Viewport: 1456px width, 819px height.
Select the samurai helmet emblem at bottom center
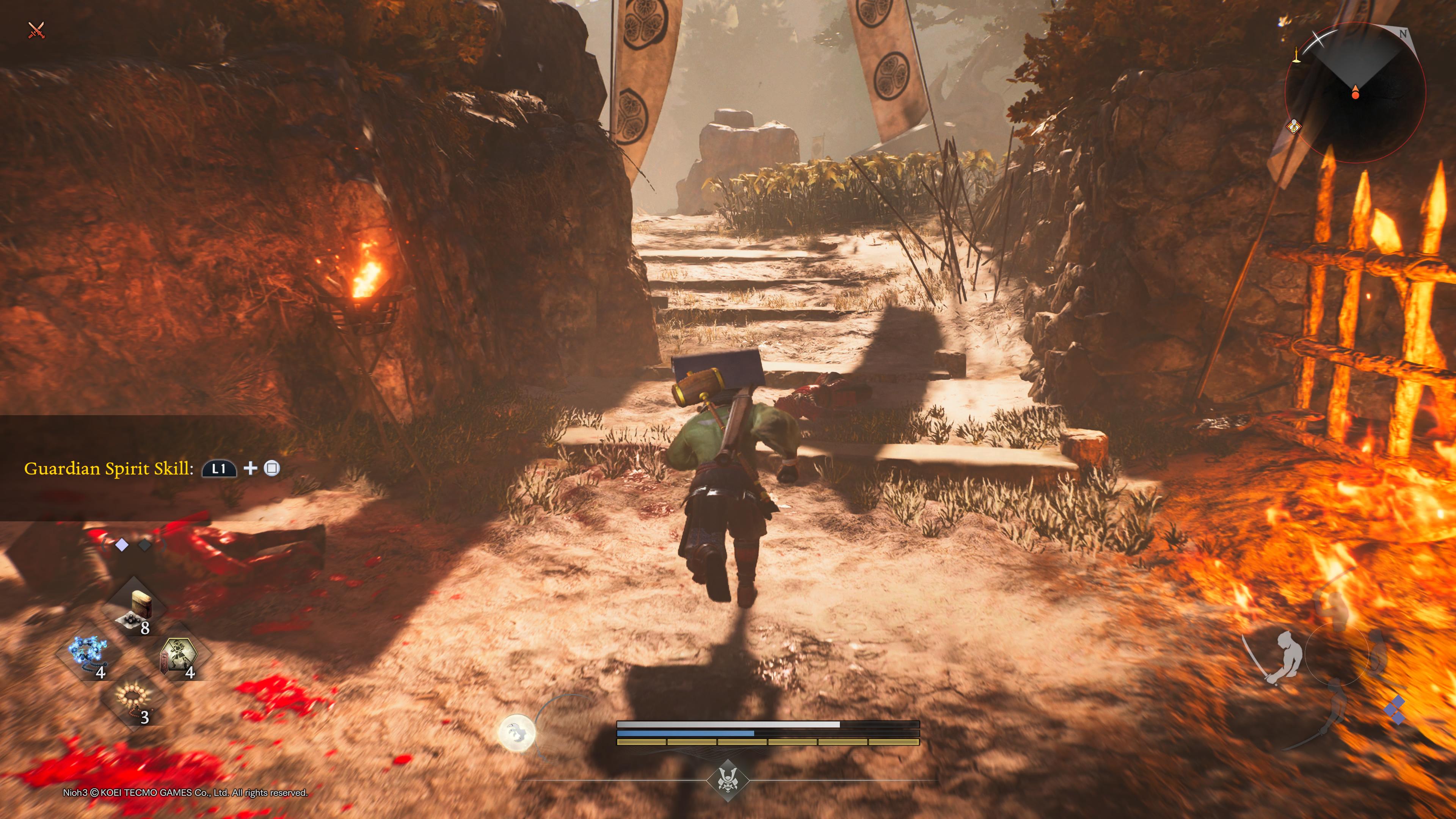(728, 781)
